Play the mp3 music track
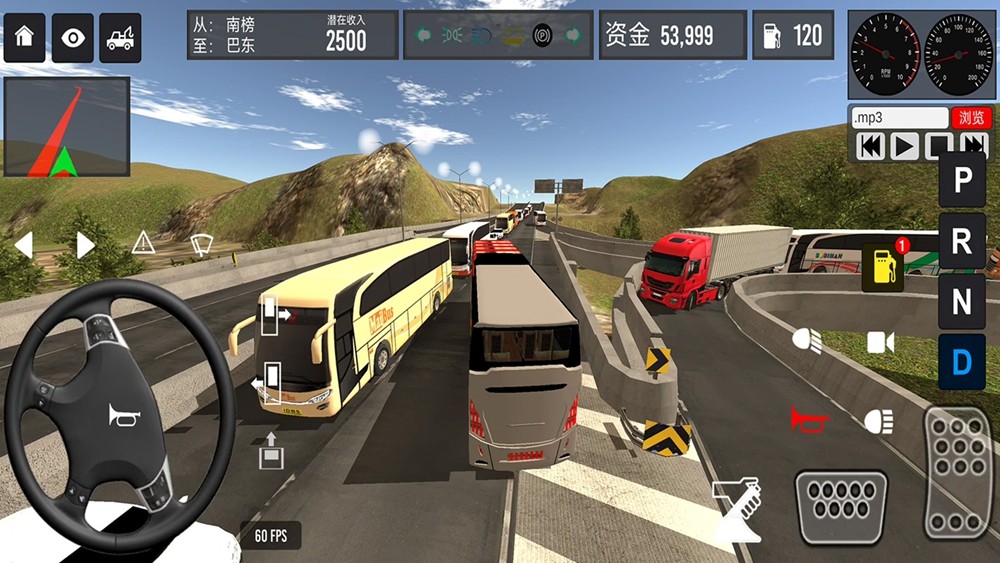This screenshot has height=563, width=1000. coord(904,147)
